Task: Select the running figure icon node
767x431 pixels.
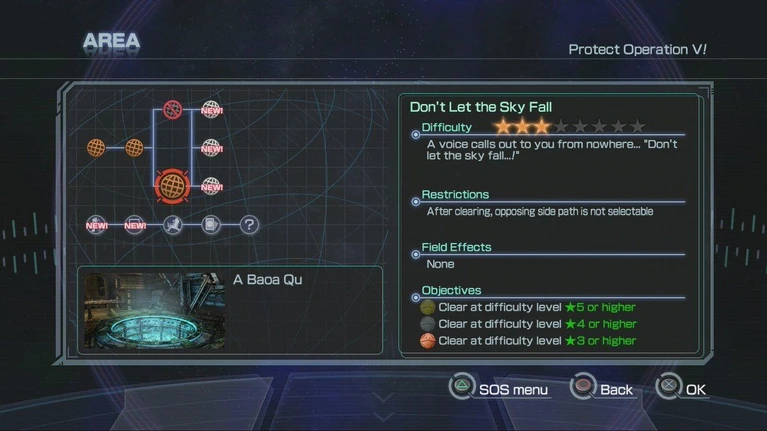Action: pos(173,225)
